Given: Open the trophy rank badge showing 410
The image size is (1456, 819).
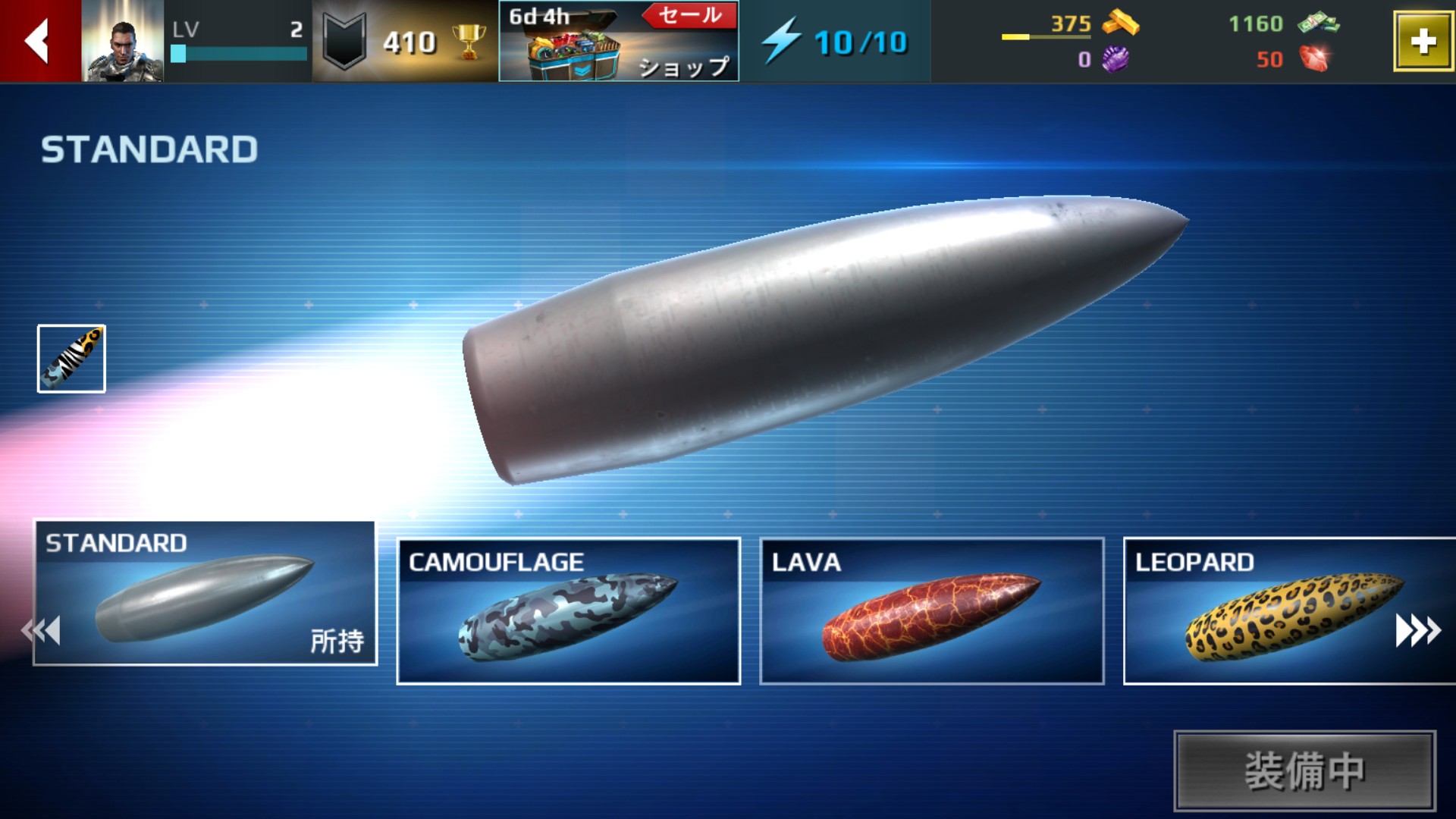Looking at the screenshot, I should point(405,41).
